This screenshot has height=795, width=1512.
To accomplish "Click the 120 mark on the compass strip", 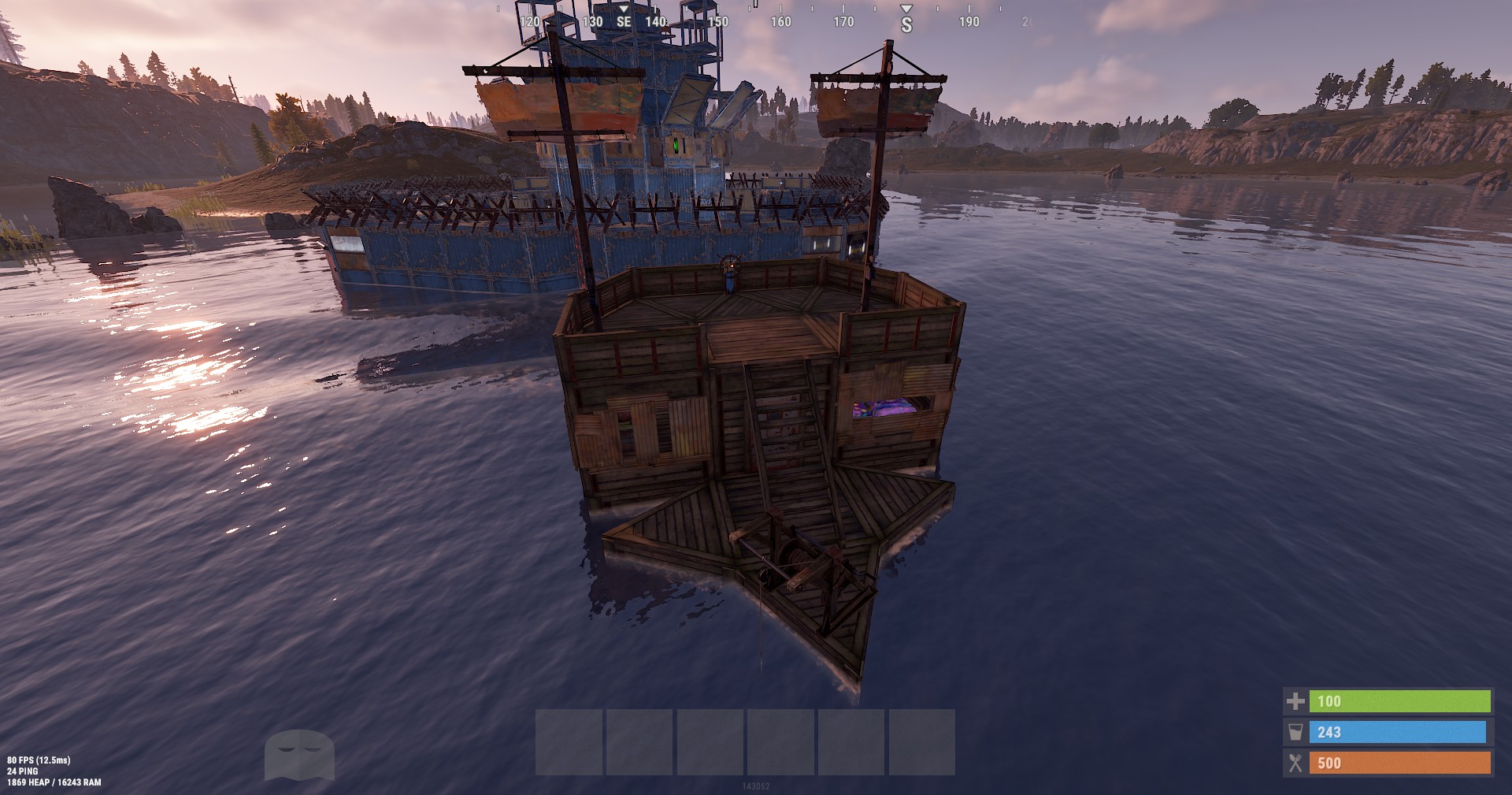I will tap(530, 22).
